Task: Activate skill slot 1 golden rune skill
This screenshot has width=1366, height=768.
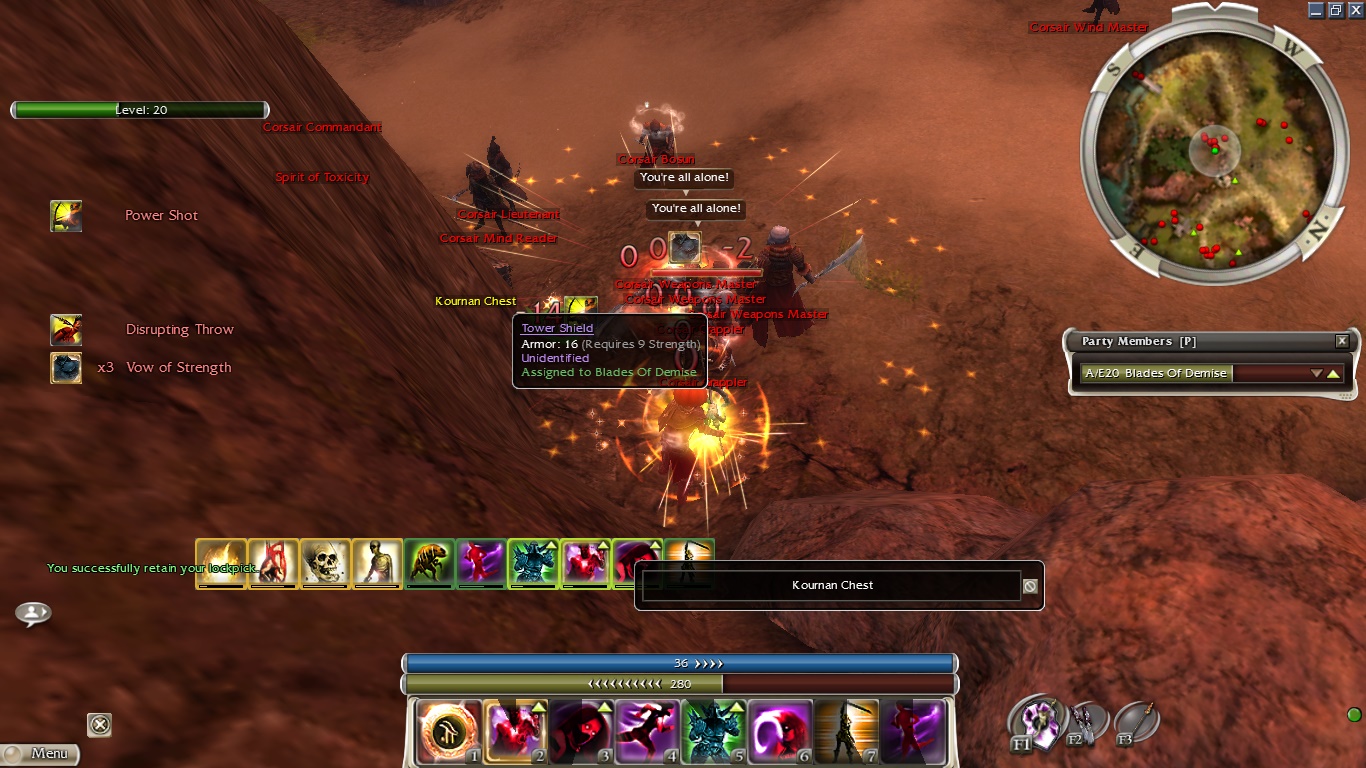Action: pyautogui.click(x=449, y=730)
